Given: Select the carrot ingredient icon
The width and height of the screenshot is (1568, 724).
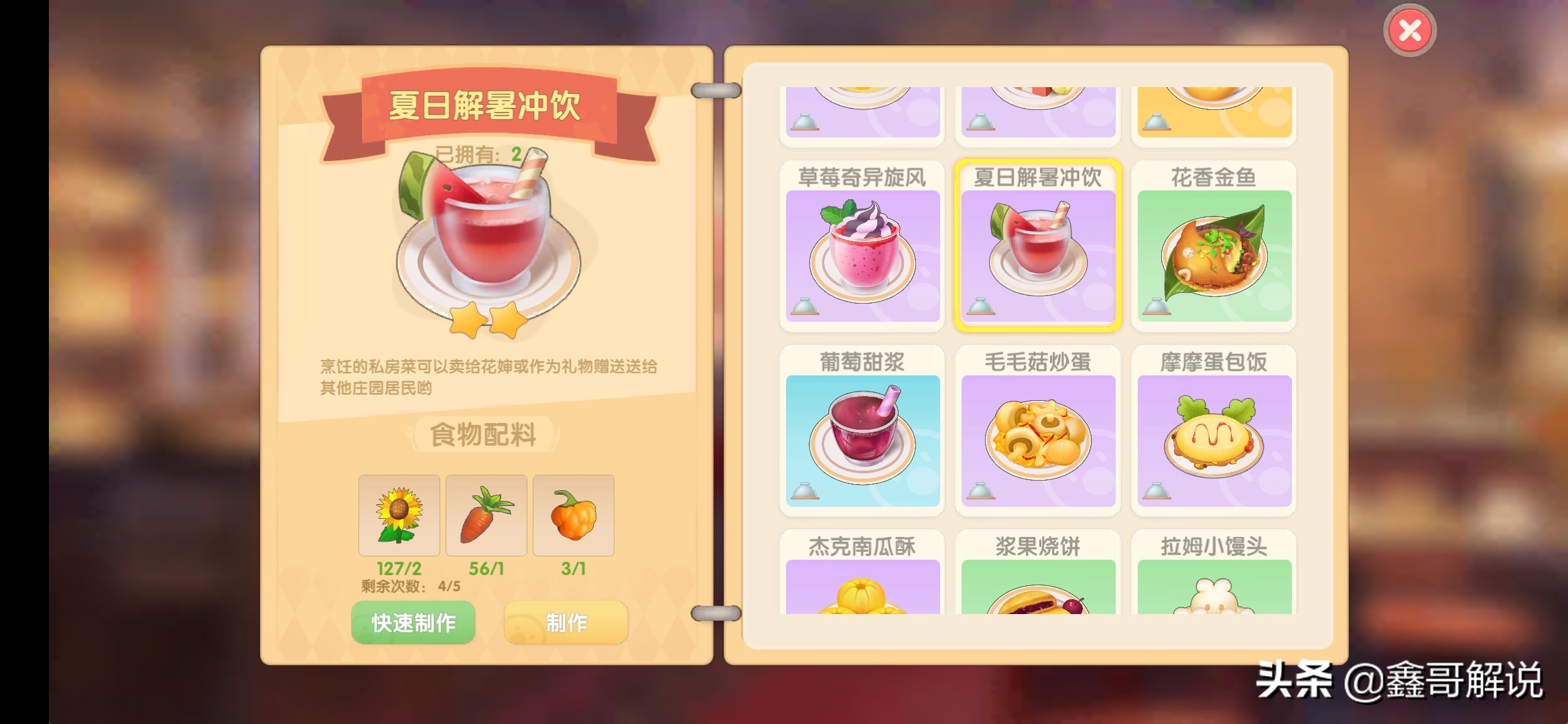Looking at the screenshot, I should [x=485, y=515].
